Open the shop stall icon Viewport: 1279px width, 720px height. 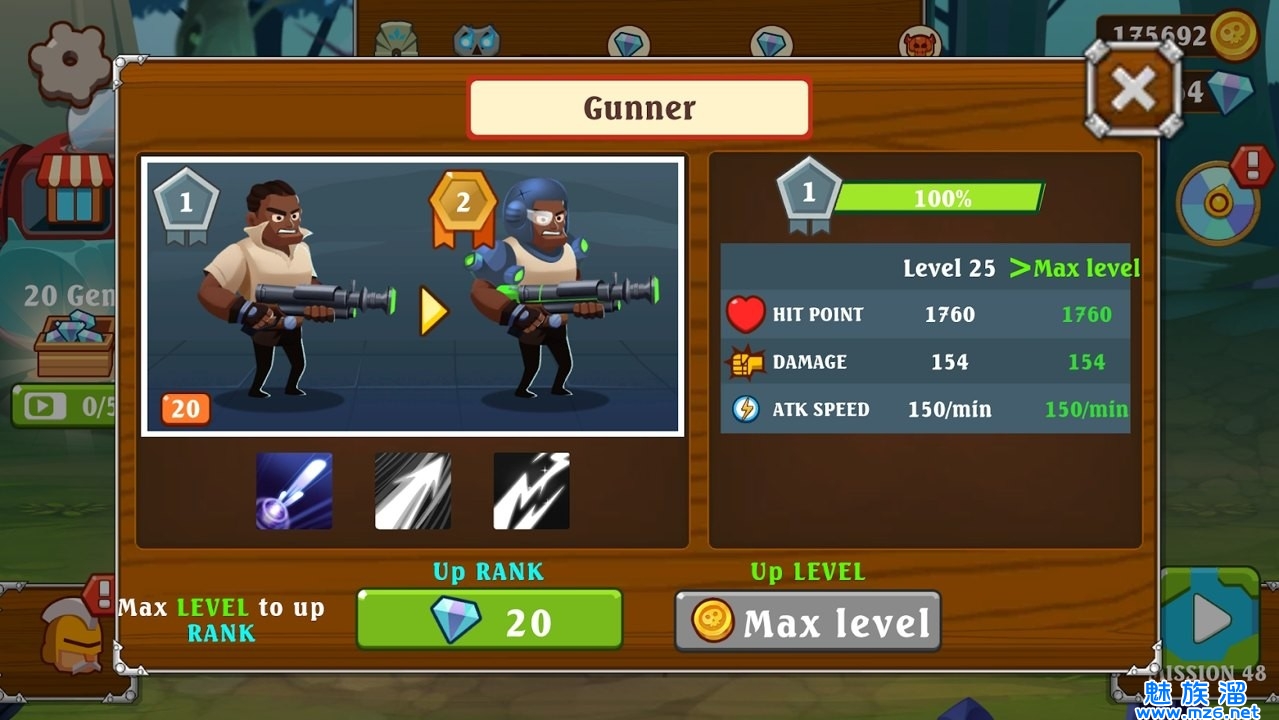pyautogui.click(x=73, y=188)
